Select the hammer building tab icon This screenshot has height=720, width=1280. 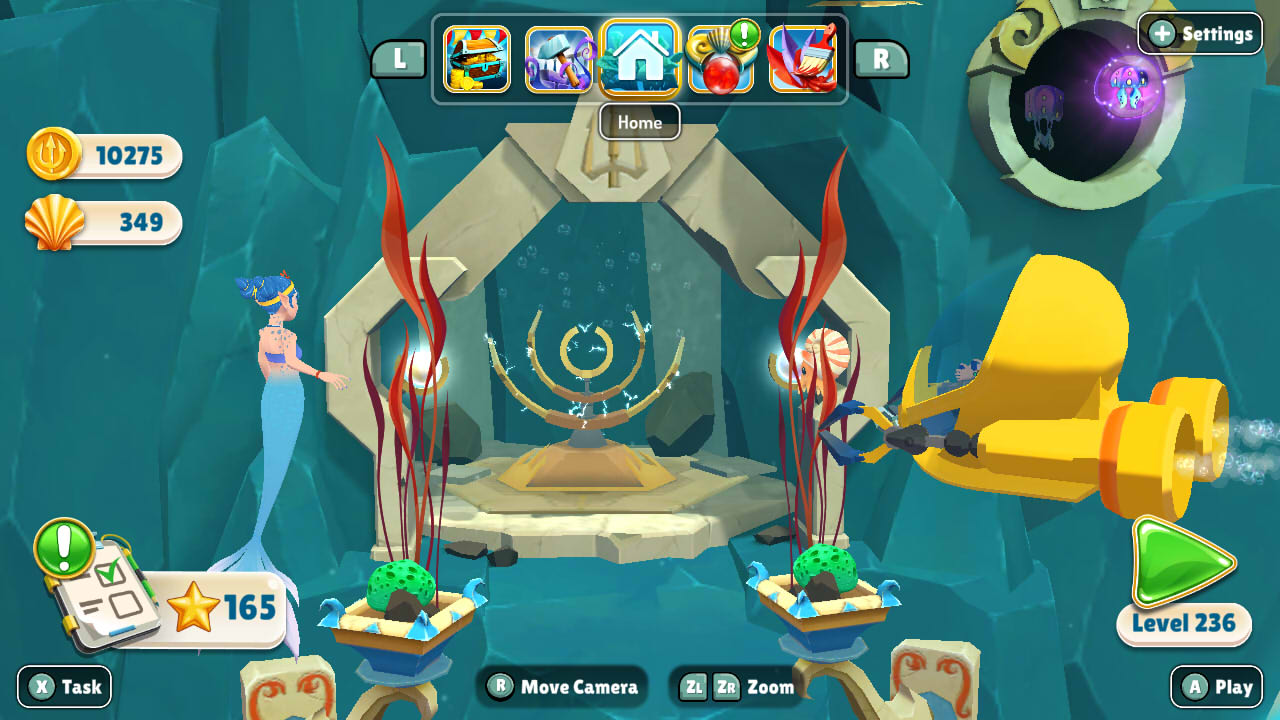(560, 60)
